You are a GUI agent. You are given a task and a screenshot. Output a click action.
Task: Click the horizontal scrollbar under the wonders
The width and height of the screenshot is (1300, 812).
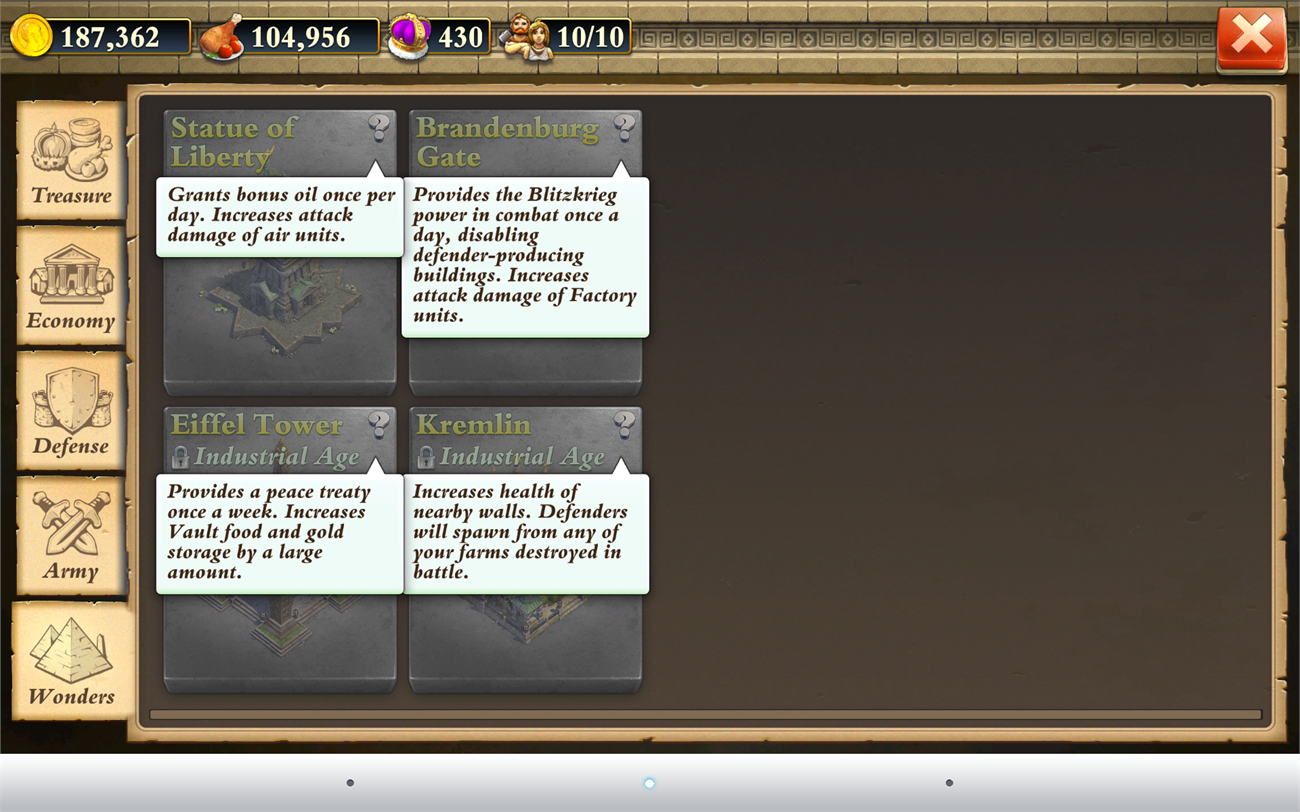[x=705, y=715]
